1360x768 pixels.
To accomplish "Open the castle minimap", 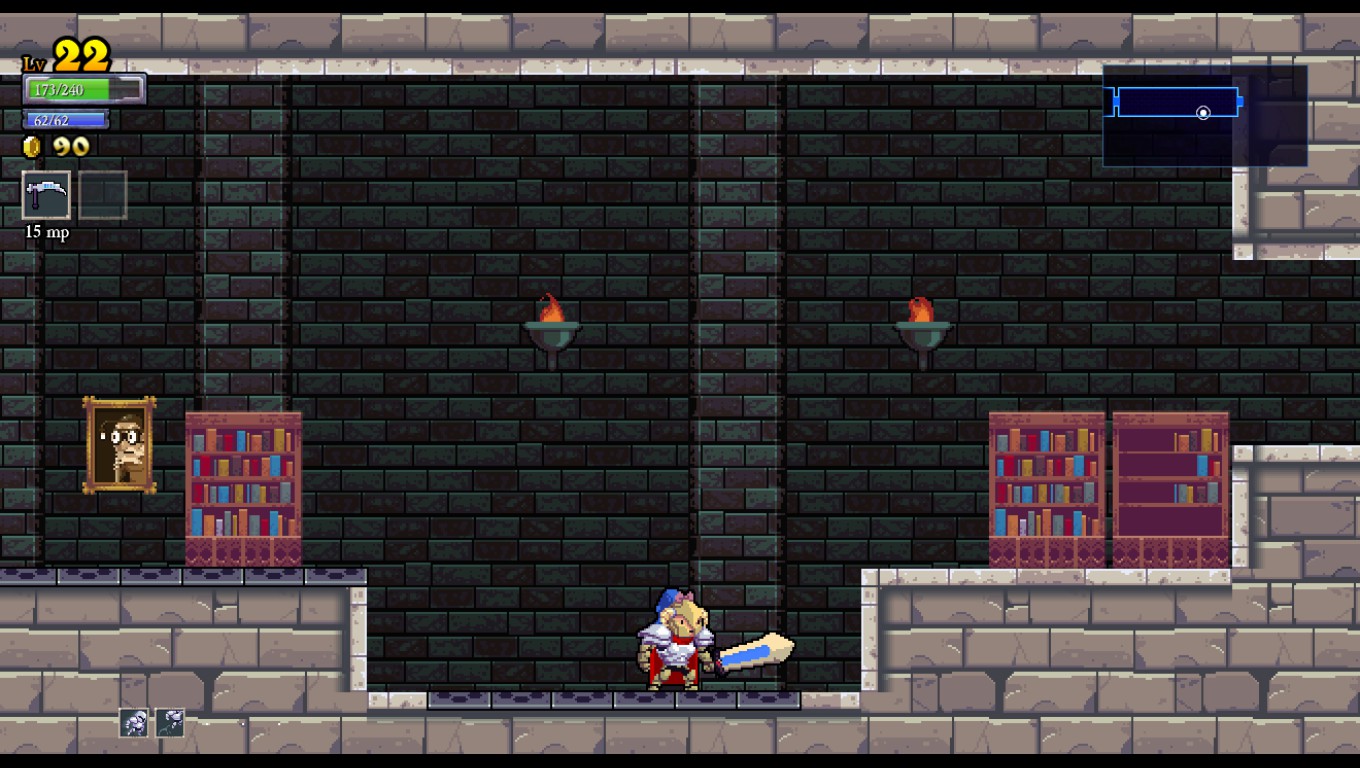I will point(1204,115).
